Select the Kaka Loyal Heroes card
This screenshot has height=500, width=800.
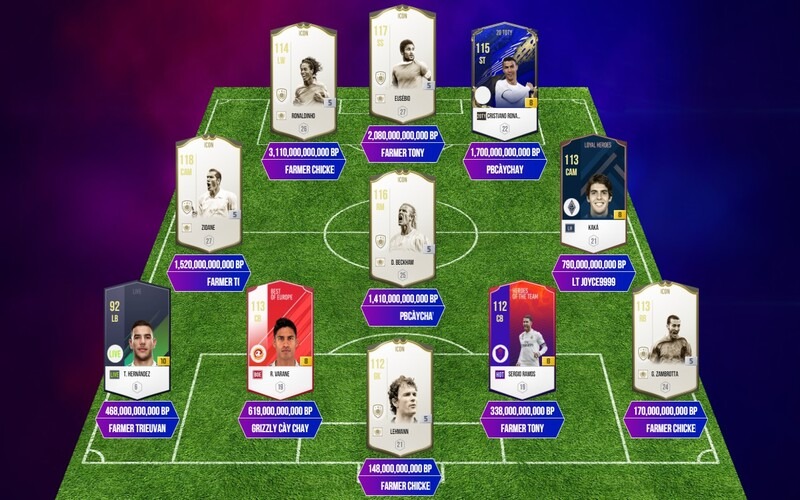pyautogui.click(x=593, y=193)
